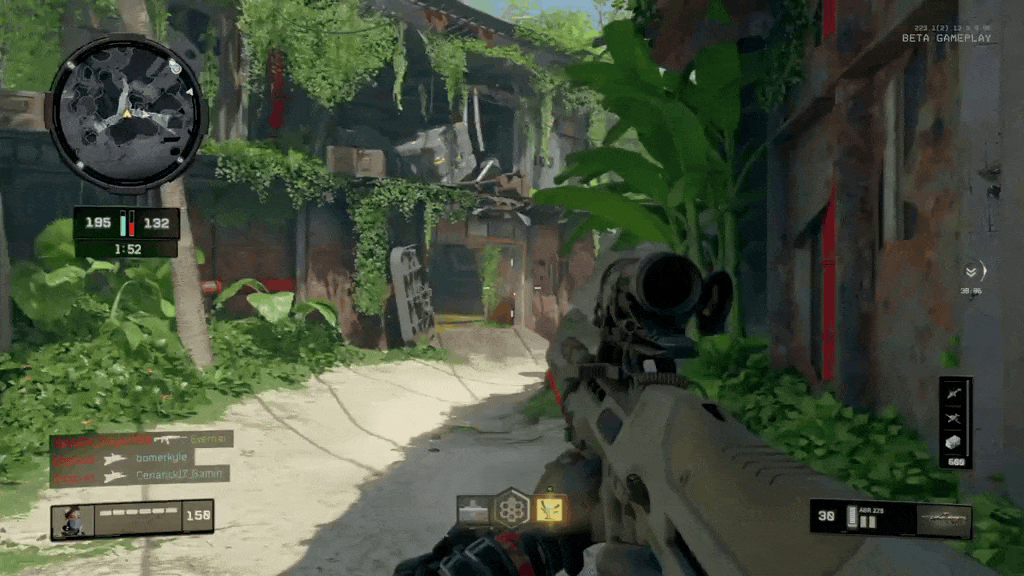Click the circular minimap

(126, 113)
